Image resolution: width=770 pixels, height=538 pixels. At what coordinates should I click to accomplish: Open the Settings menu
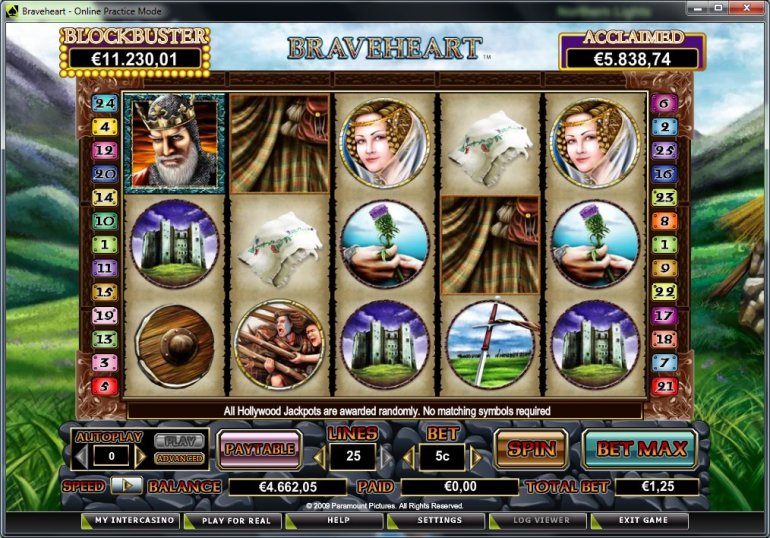click(439, 521)
